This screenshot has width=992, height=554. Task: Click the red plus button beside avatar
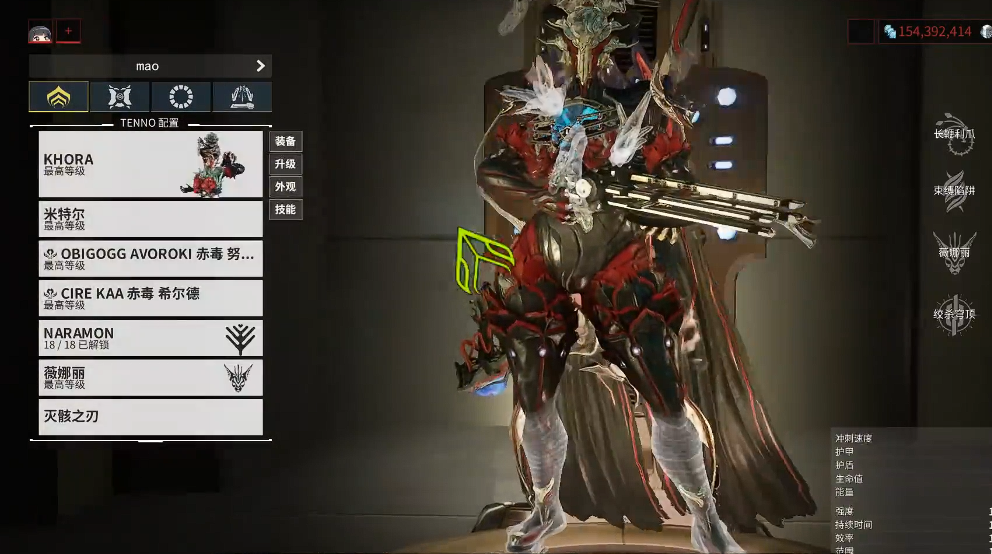pyautogui.click(x=68, y=31)
